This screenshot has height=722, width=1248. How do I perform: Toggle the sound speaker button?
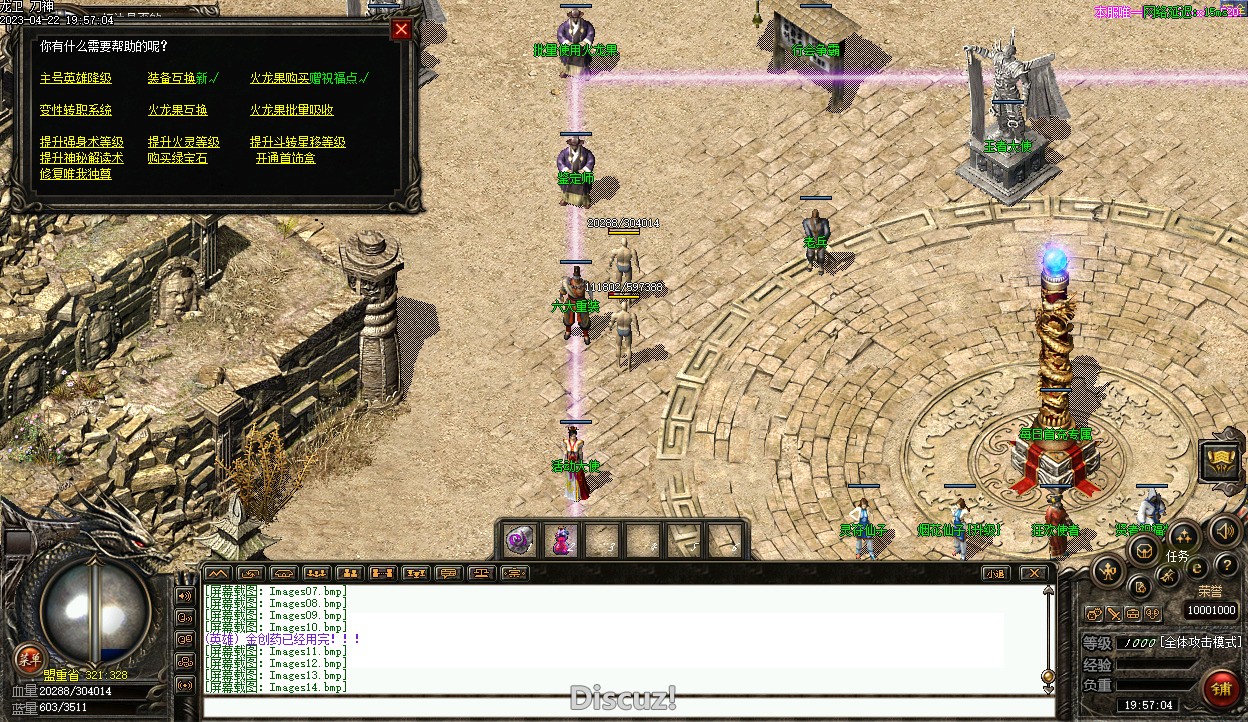coord(1223,529)
